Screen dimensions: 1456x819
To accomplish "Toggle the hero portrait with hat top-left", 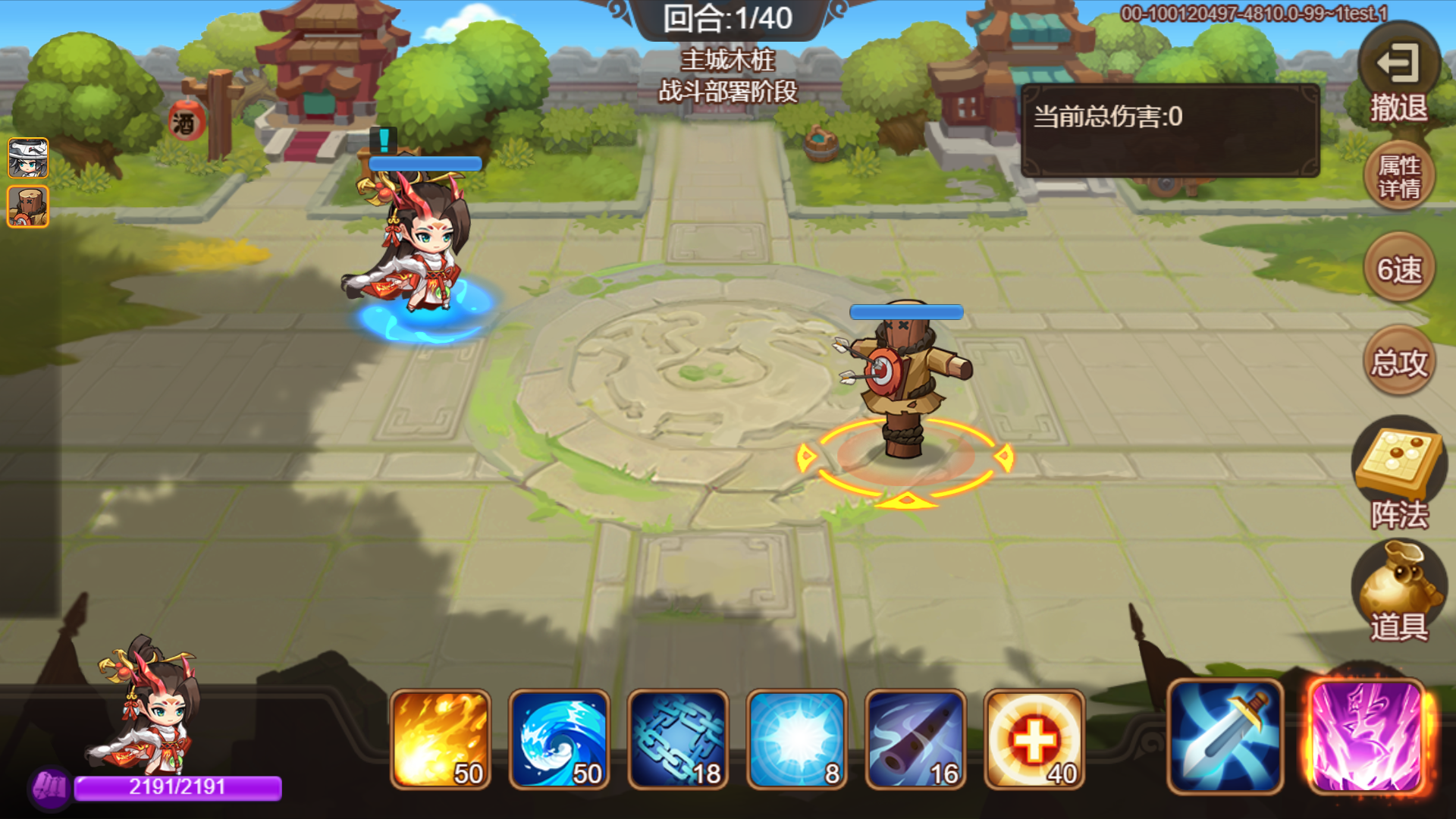I will click(x=27, y=159).
